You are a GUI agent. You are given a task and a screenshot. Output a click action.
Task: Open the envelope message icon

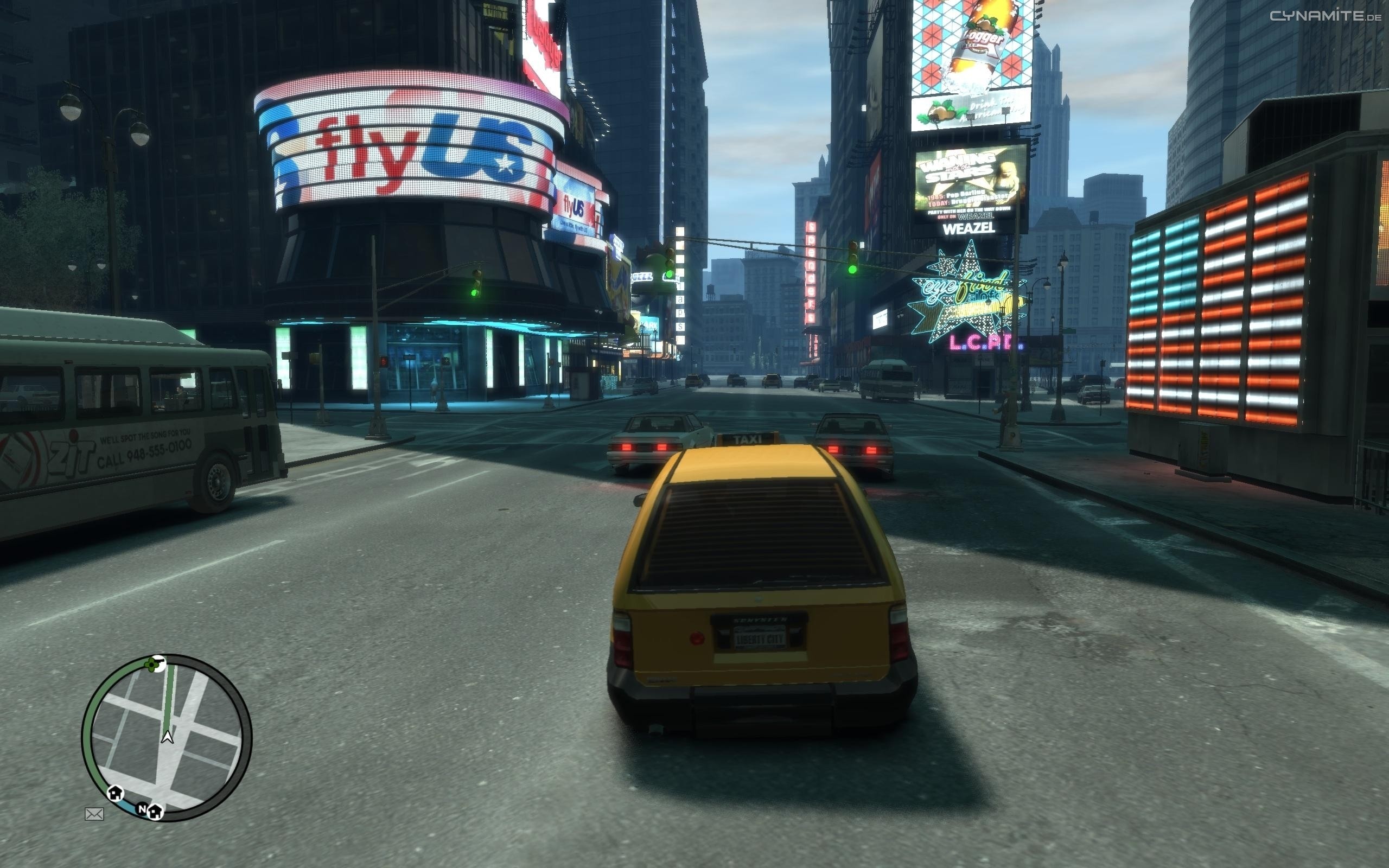pyautogui.click(x=94, y=813)
